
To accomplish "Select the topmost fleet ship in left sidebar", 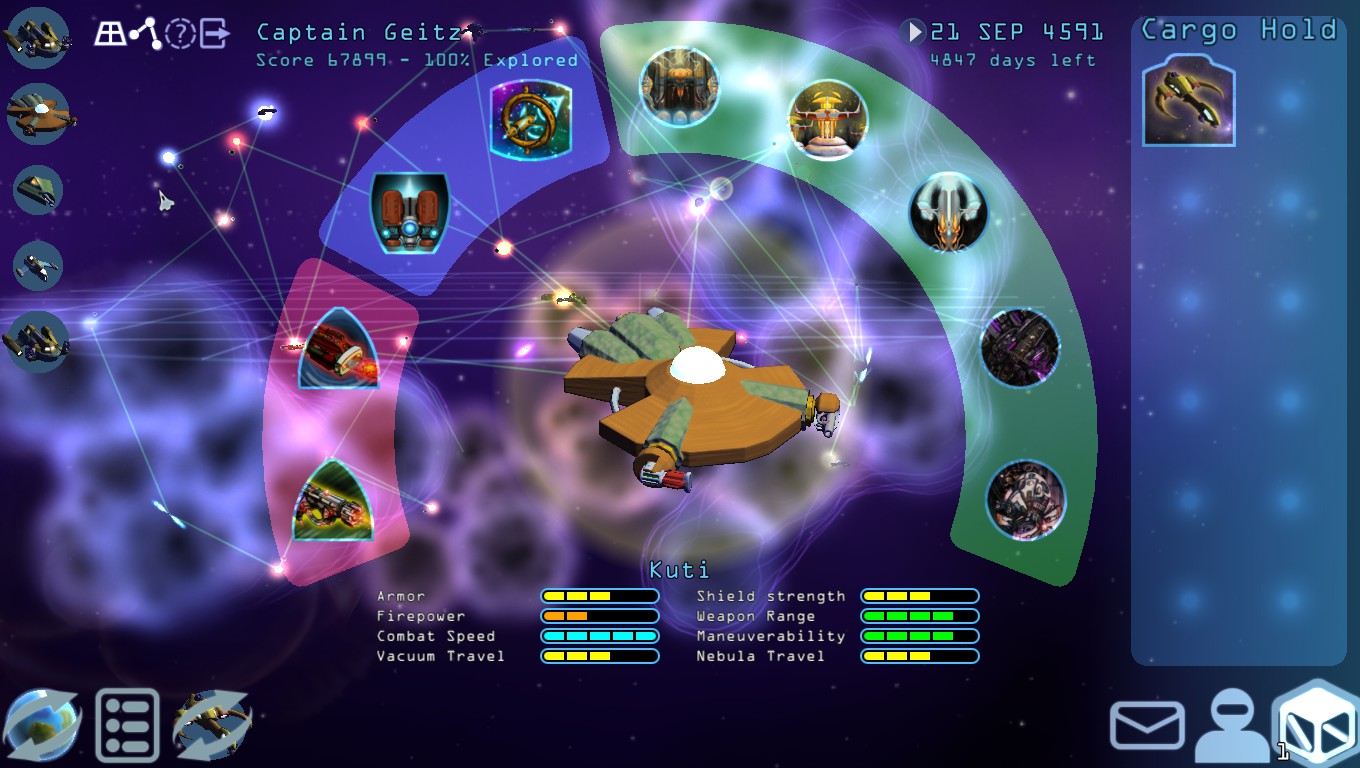I will (x=38, y=38).
